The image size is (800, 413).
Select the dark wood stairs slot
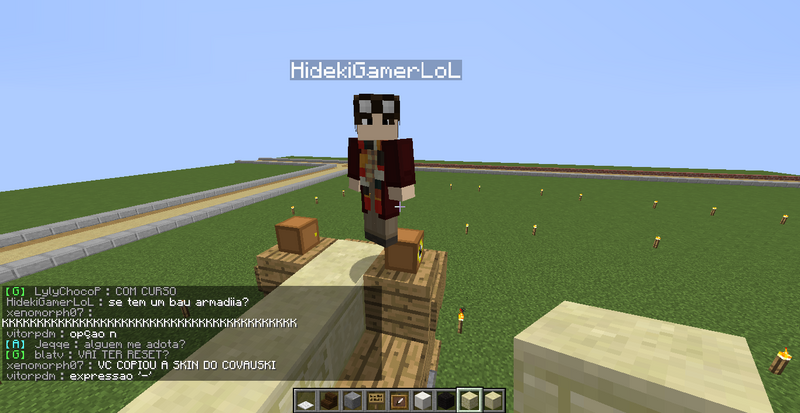[327, 402]
